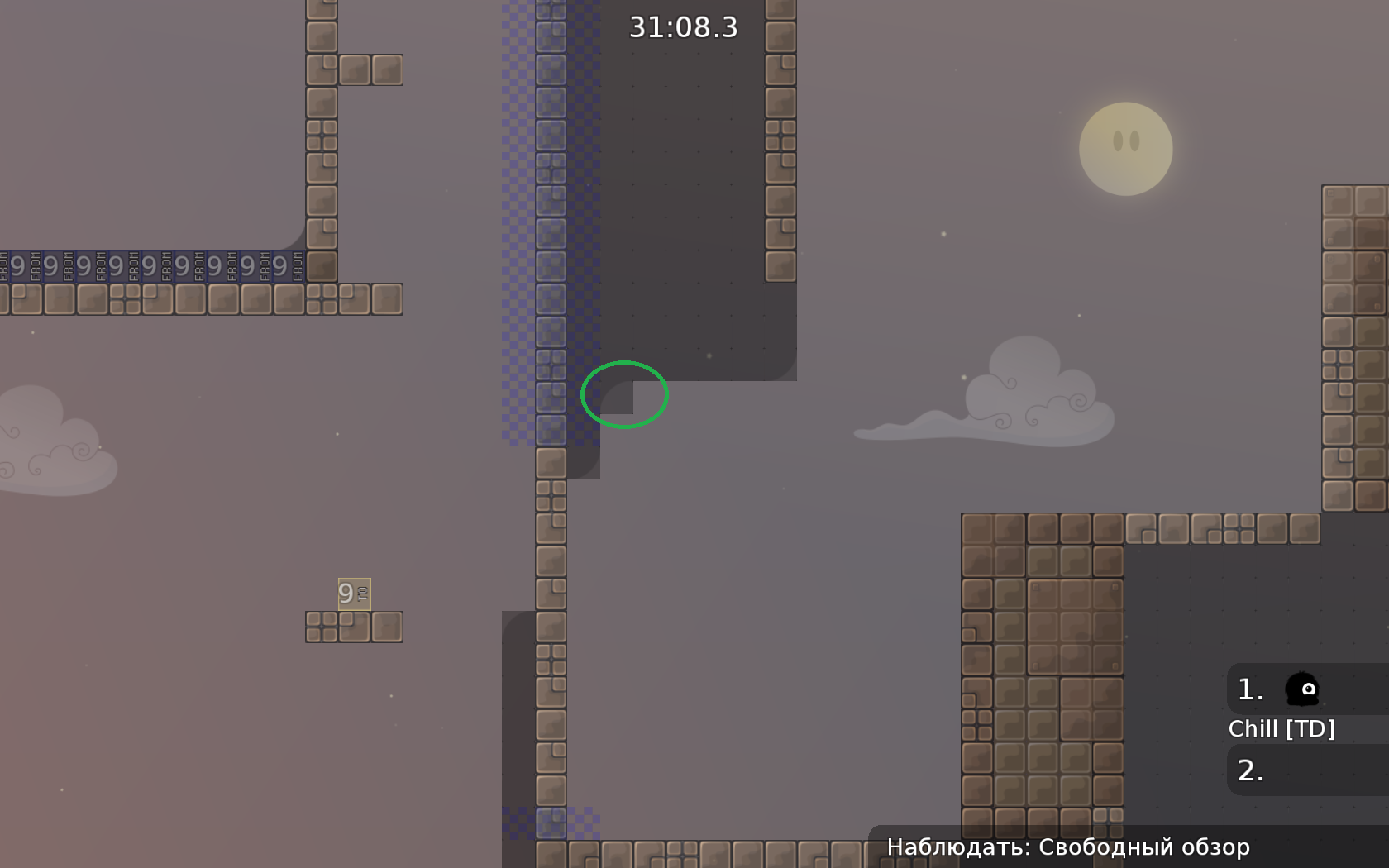The height and width of the screenshot is (868, 1389).
Task: Click the green circle marker on the map
Action: point(625,395)
